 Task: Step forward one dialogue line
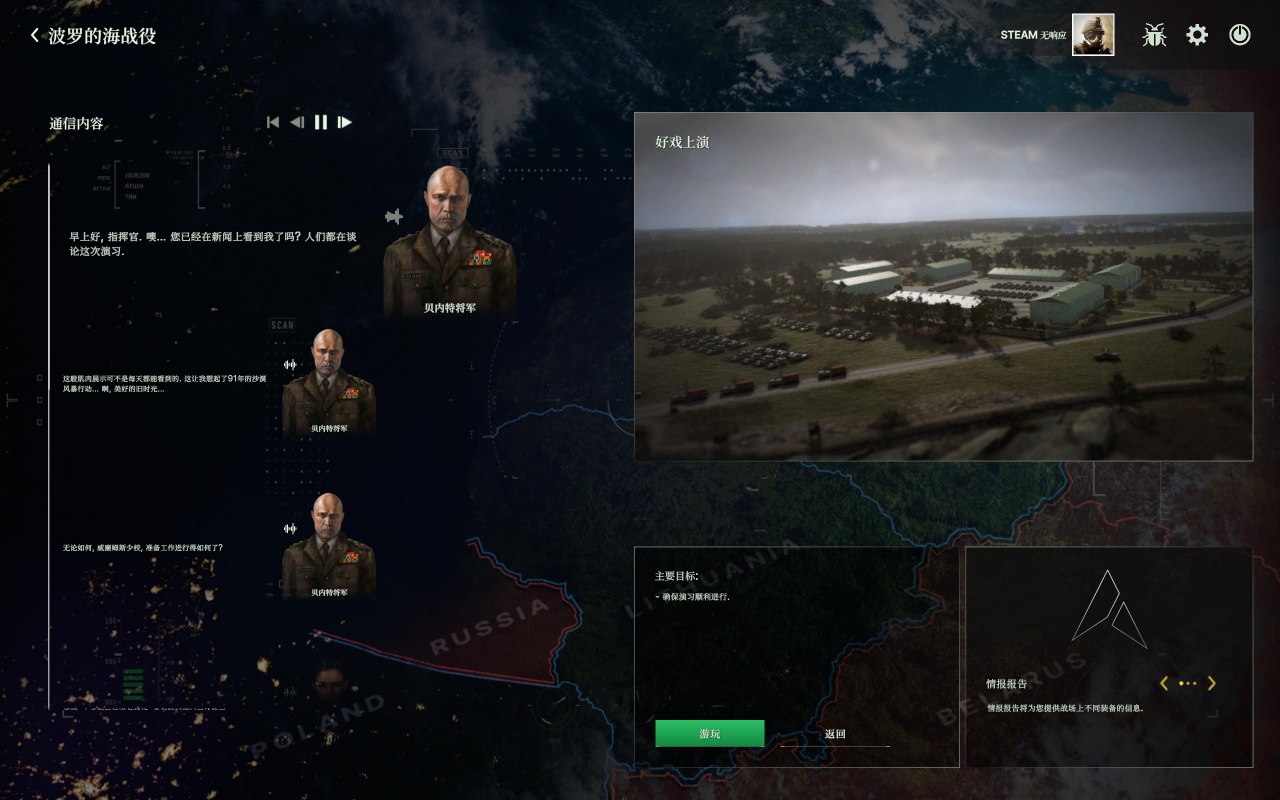[344, 122]
